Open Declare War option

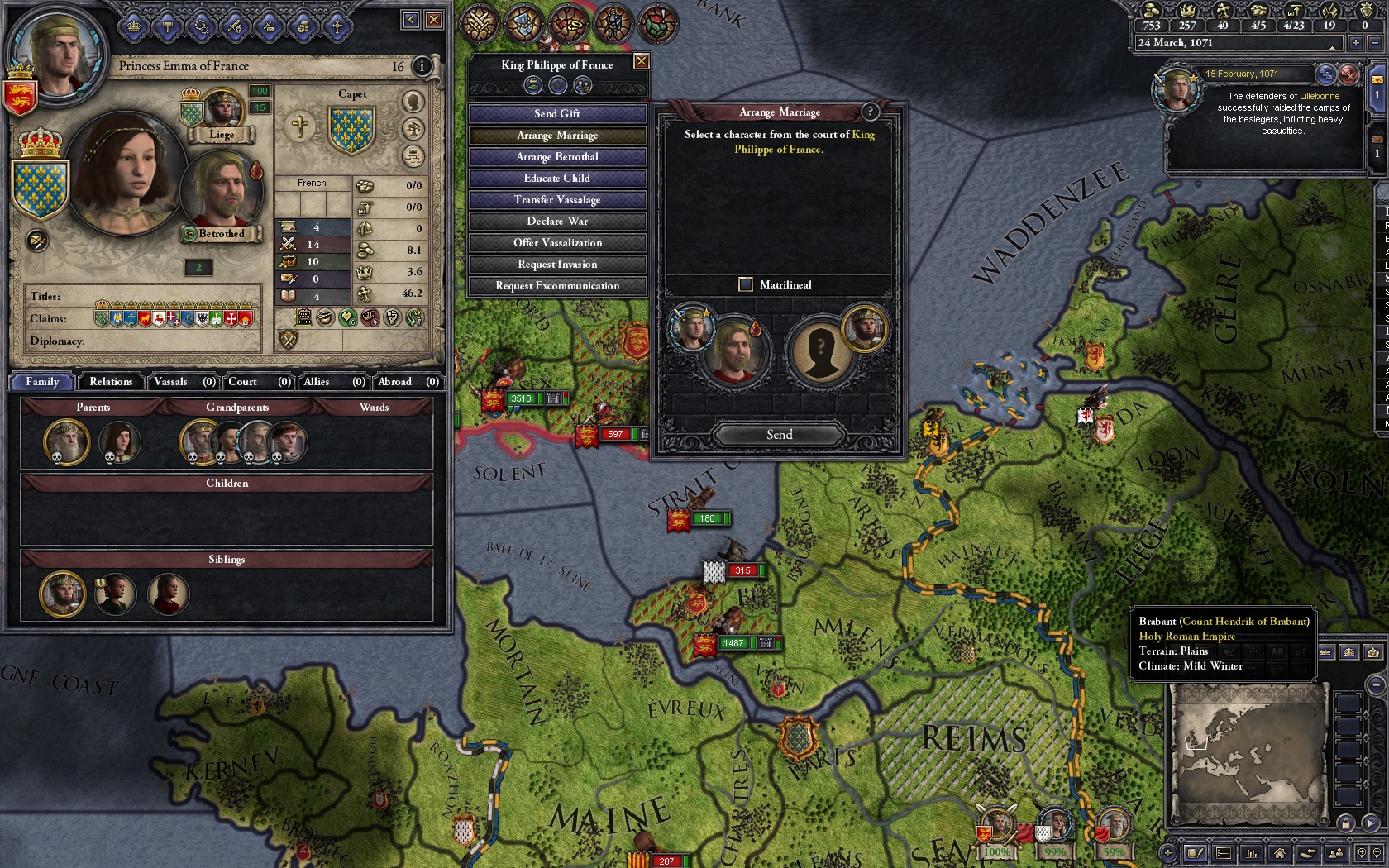(x=557, y=222)
